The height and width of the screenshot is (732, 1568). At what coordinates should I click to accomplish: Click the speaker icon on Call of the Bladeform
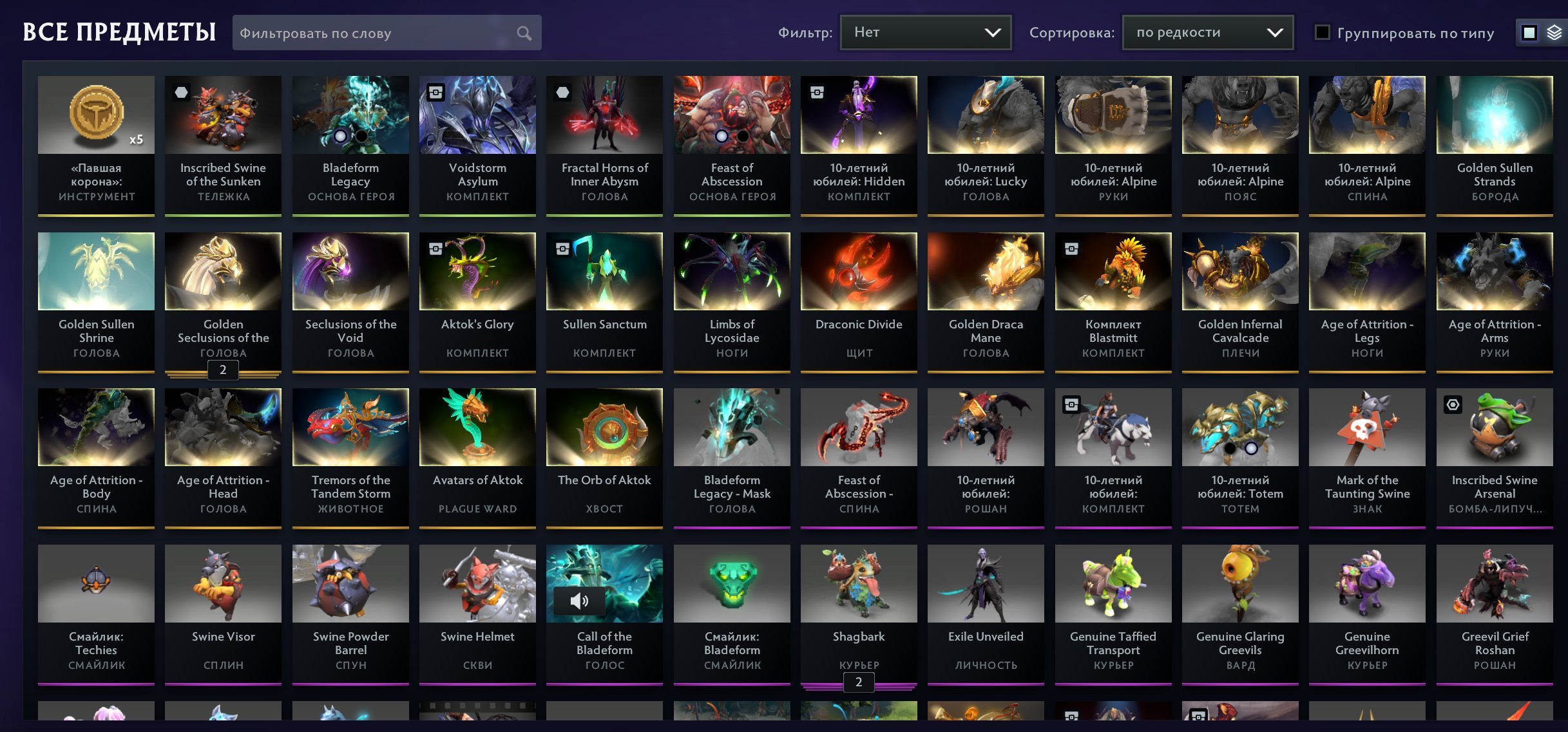tap(580, 601)
